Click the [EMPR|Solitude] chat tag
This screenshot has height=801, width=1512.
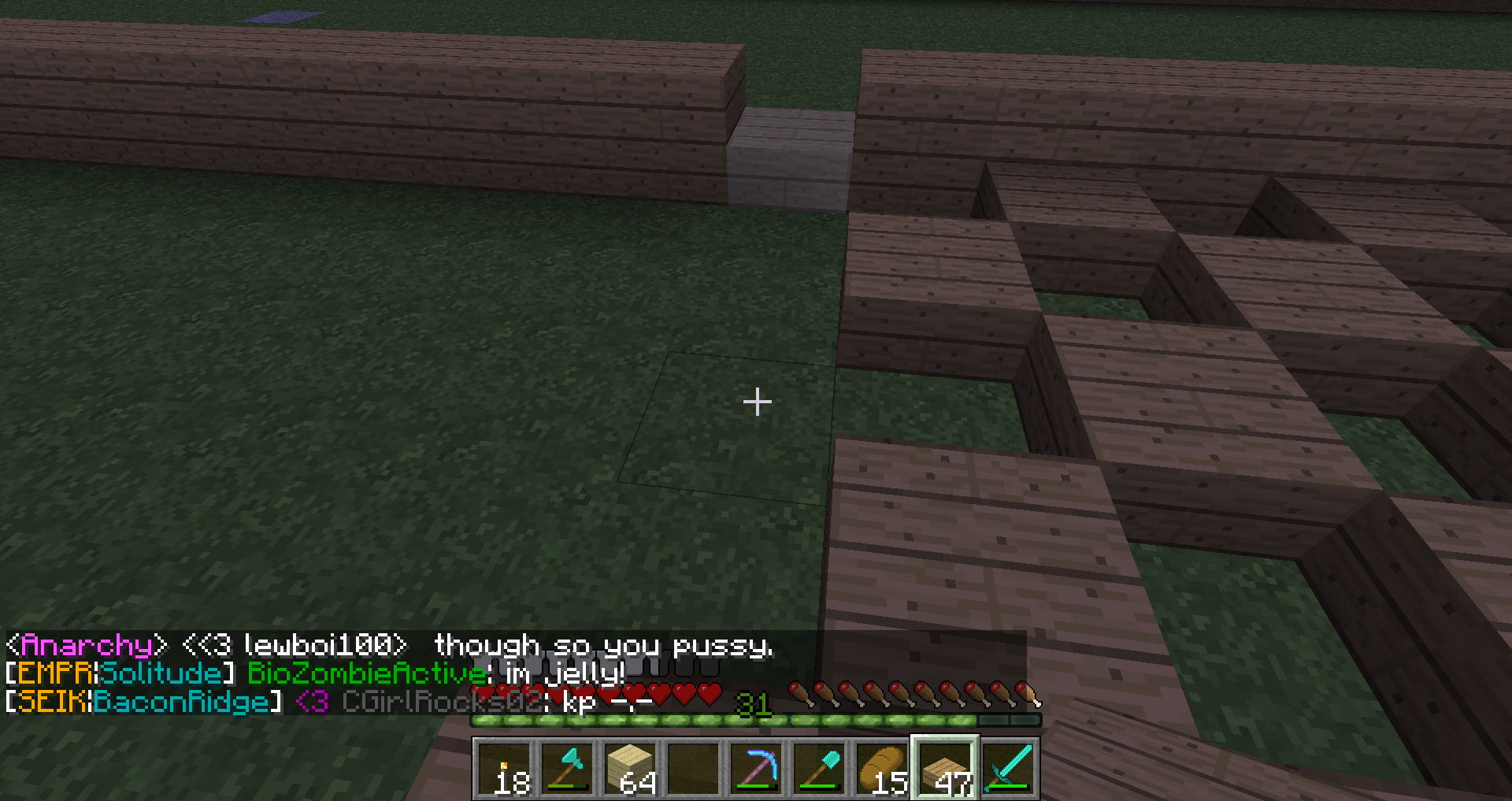point(118,674)
